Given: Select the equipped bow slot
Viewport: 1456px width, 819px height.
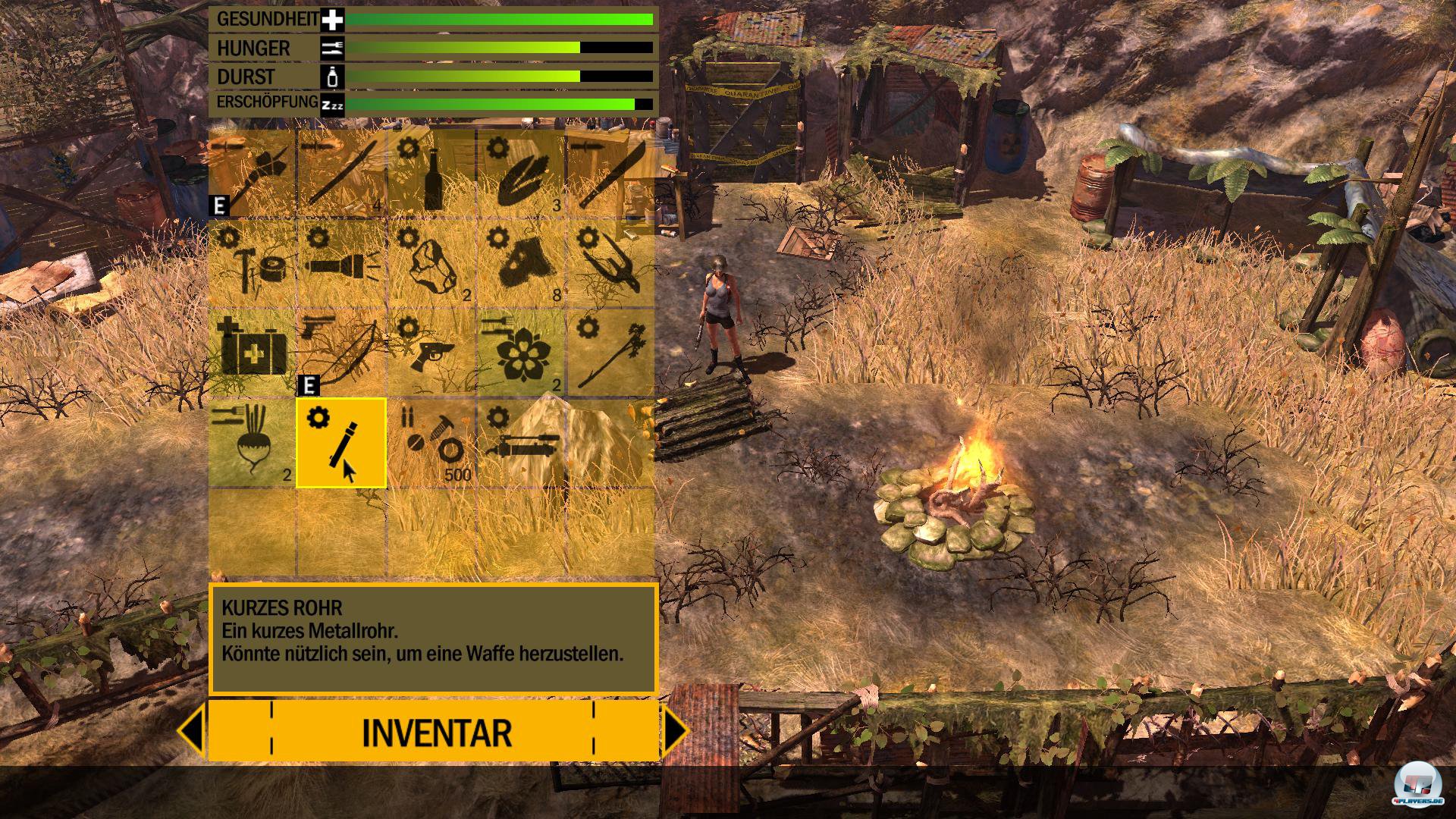Looking at the screenshot, I should (x=342, y=353).
